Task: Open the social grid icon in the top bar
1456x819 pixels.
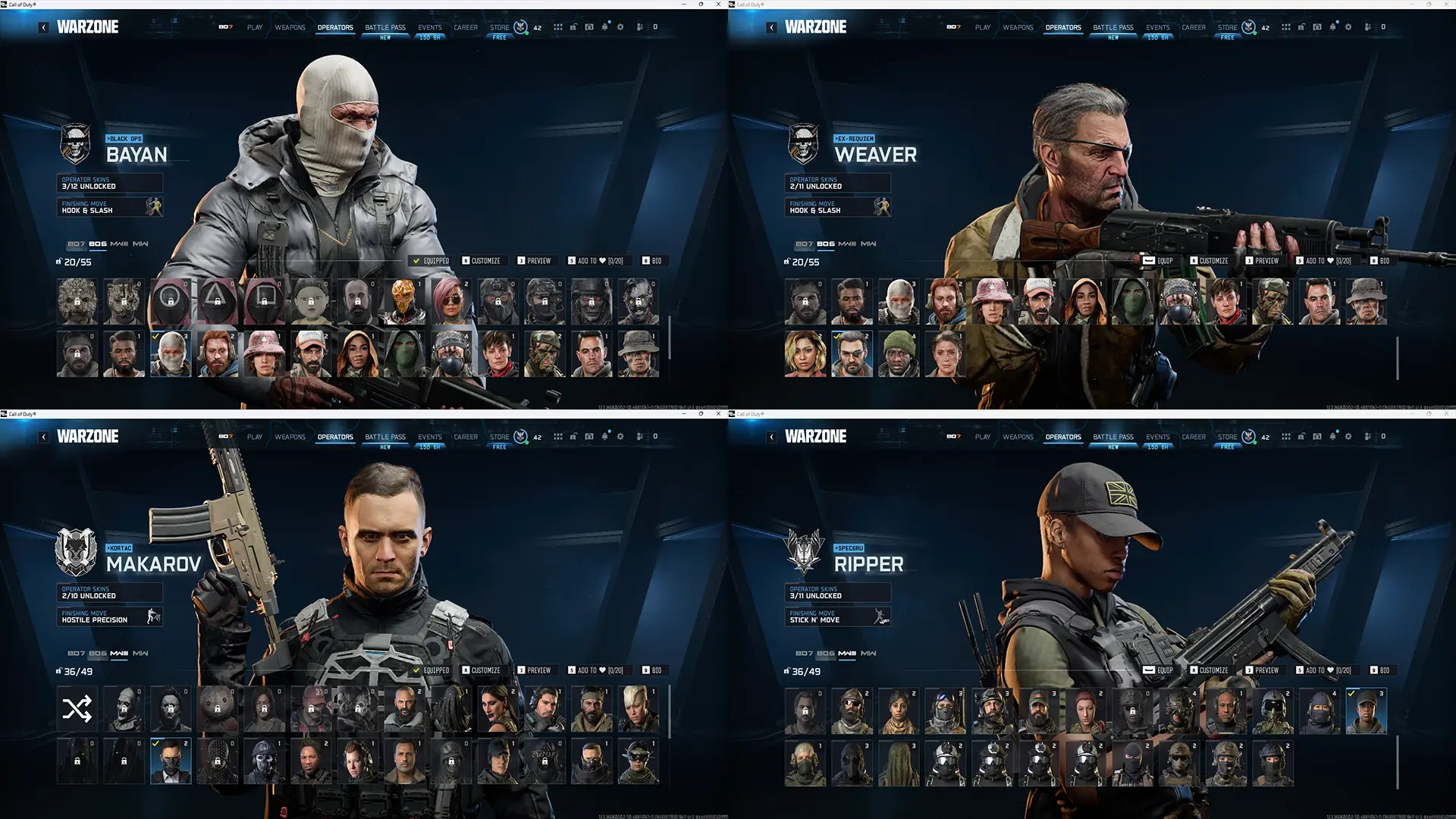Action: (x=558, y=27)
